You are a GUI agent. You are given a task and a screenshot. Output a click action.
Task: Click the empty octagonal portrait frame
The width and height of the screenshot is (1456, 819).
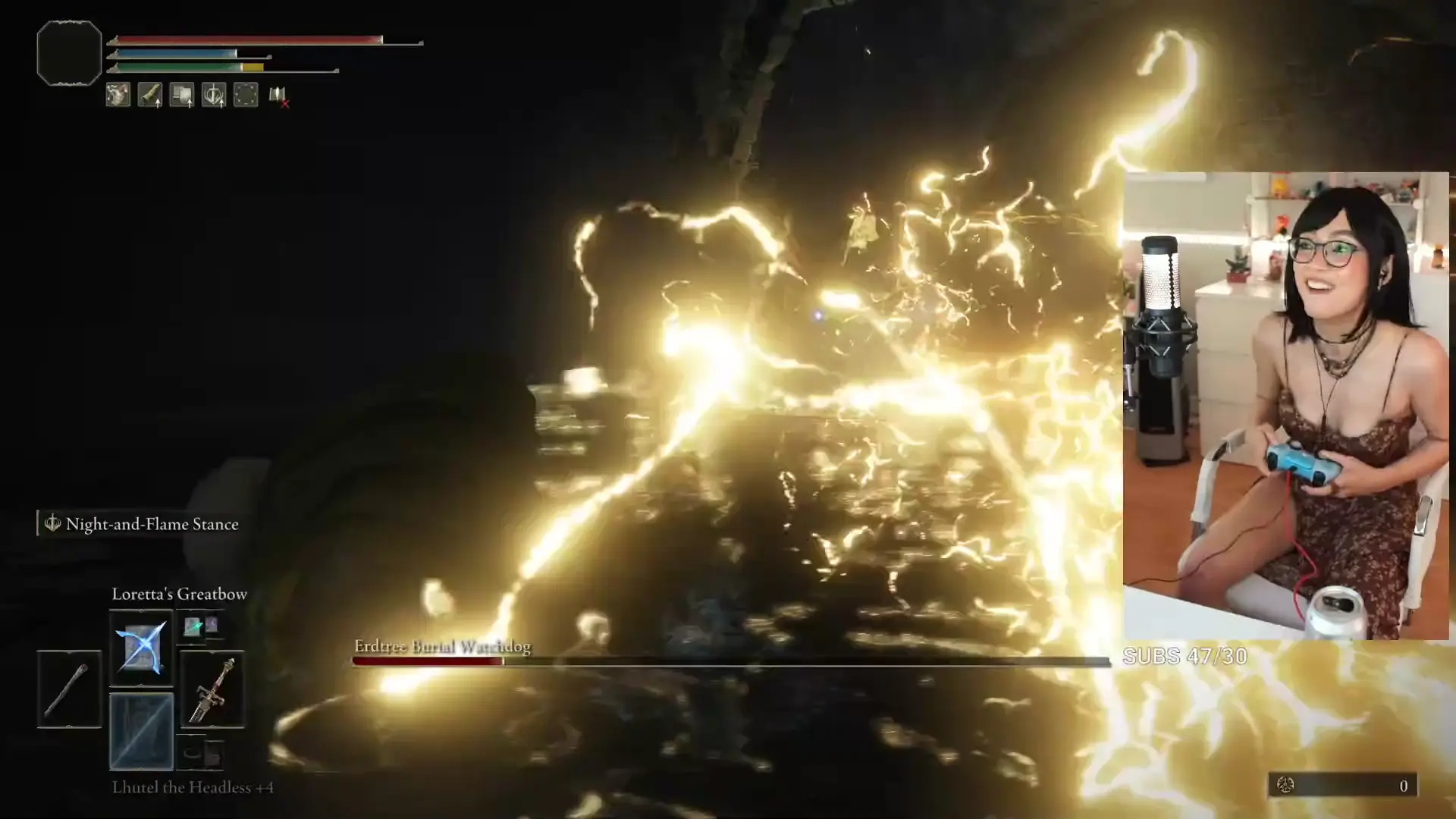(x=69, y=53)
